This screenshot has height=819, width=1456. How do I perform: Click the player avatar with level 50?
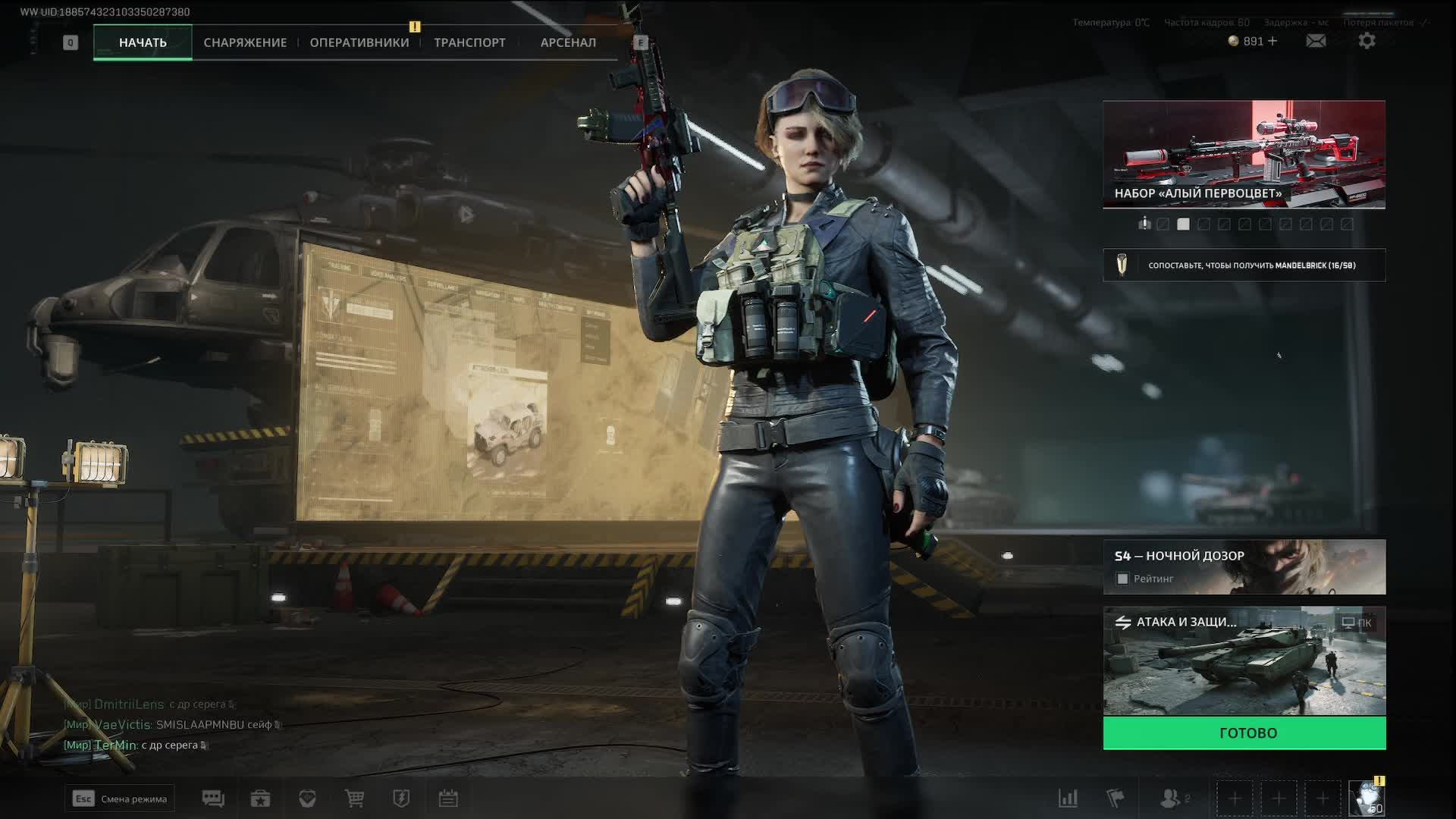click(1367, 799)
